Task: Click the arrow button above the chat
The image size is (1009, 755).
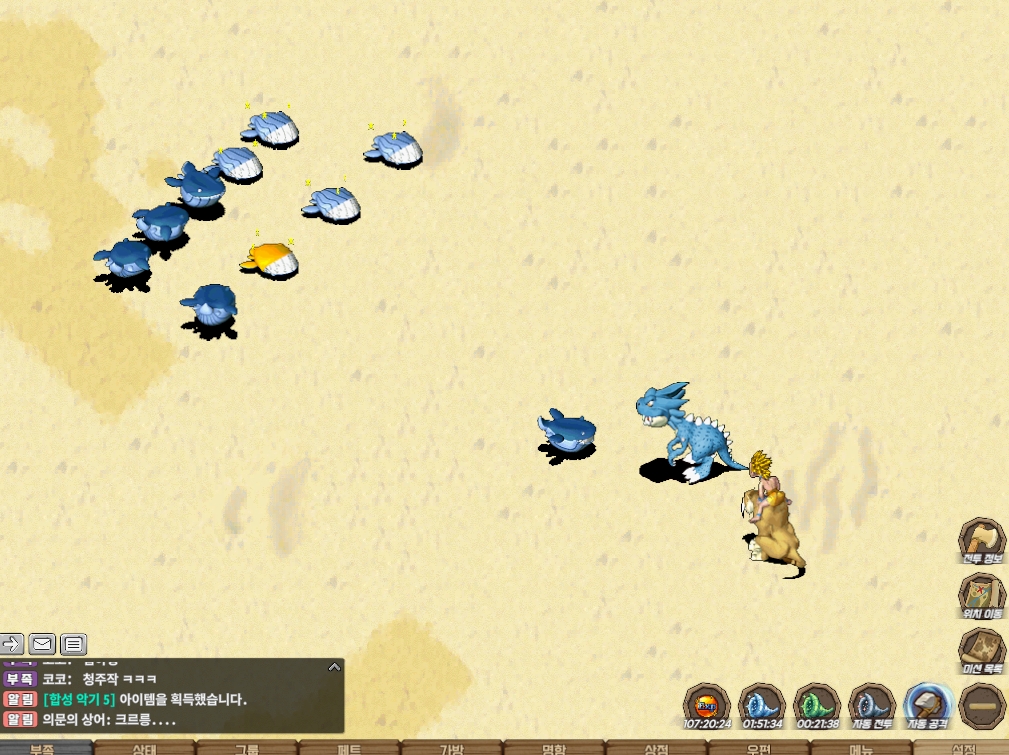Action: (11, 643)
